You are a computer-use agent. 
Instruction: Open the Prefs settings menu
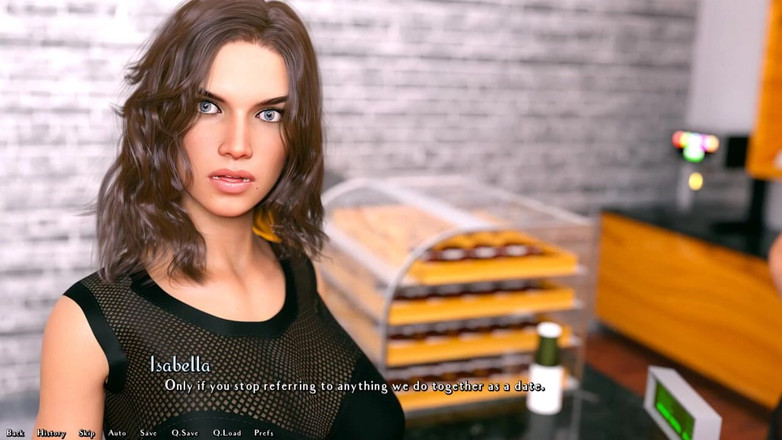pos(264,433)
